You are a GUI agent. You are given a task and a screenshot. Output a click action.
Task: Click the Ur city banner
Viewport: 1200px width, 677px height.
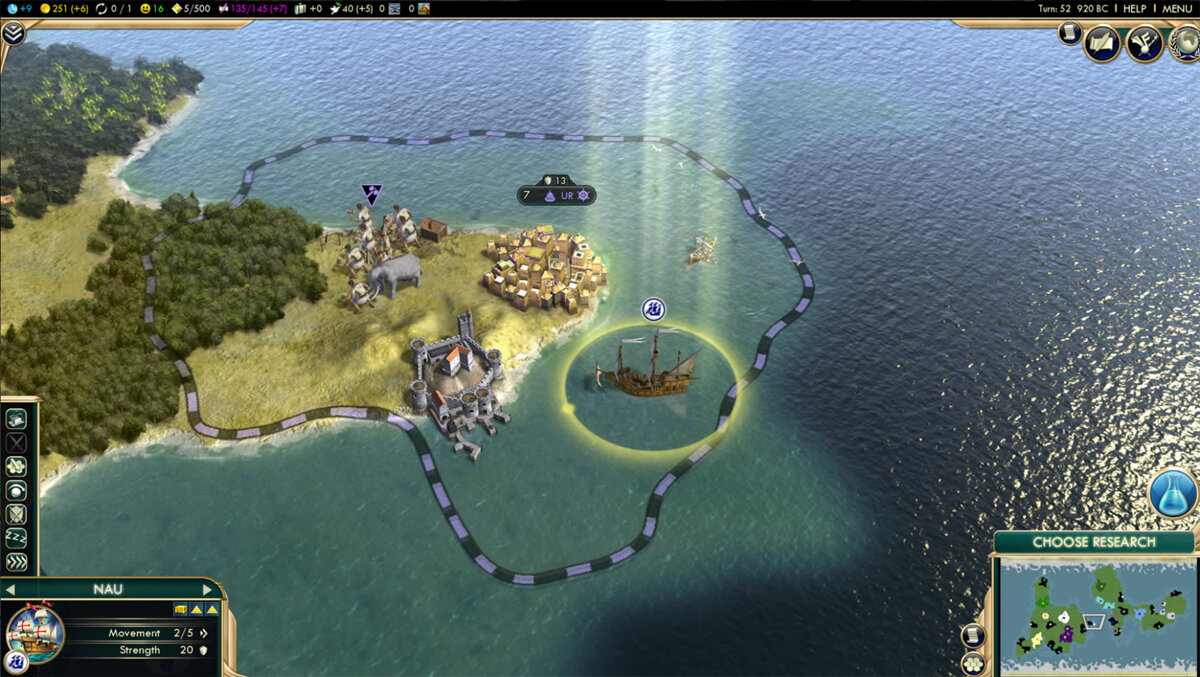pyautogui.click(x=557, y=195)
